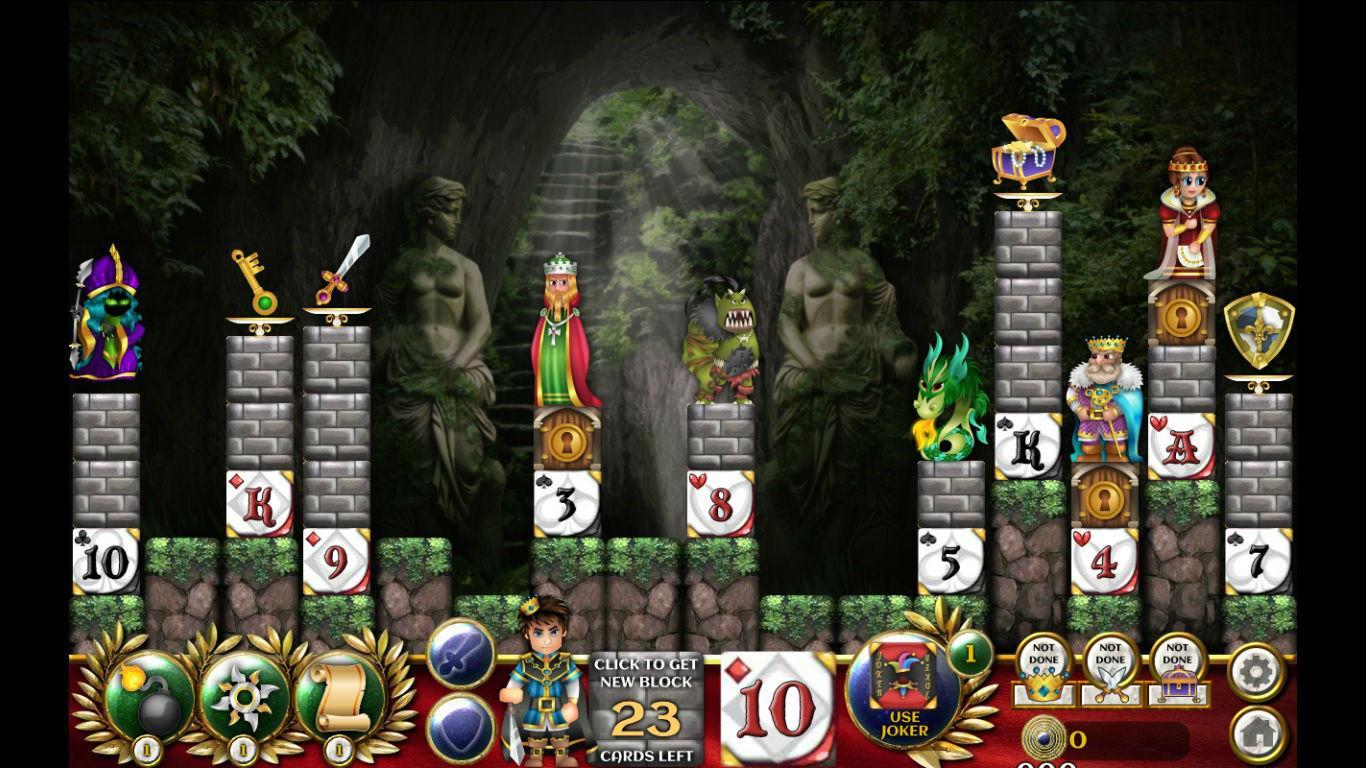Return to the home screen

pos(1256,733)
